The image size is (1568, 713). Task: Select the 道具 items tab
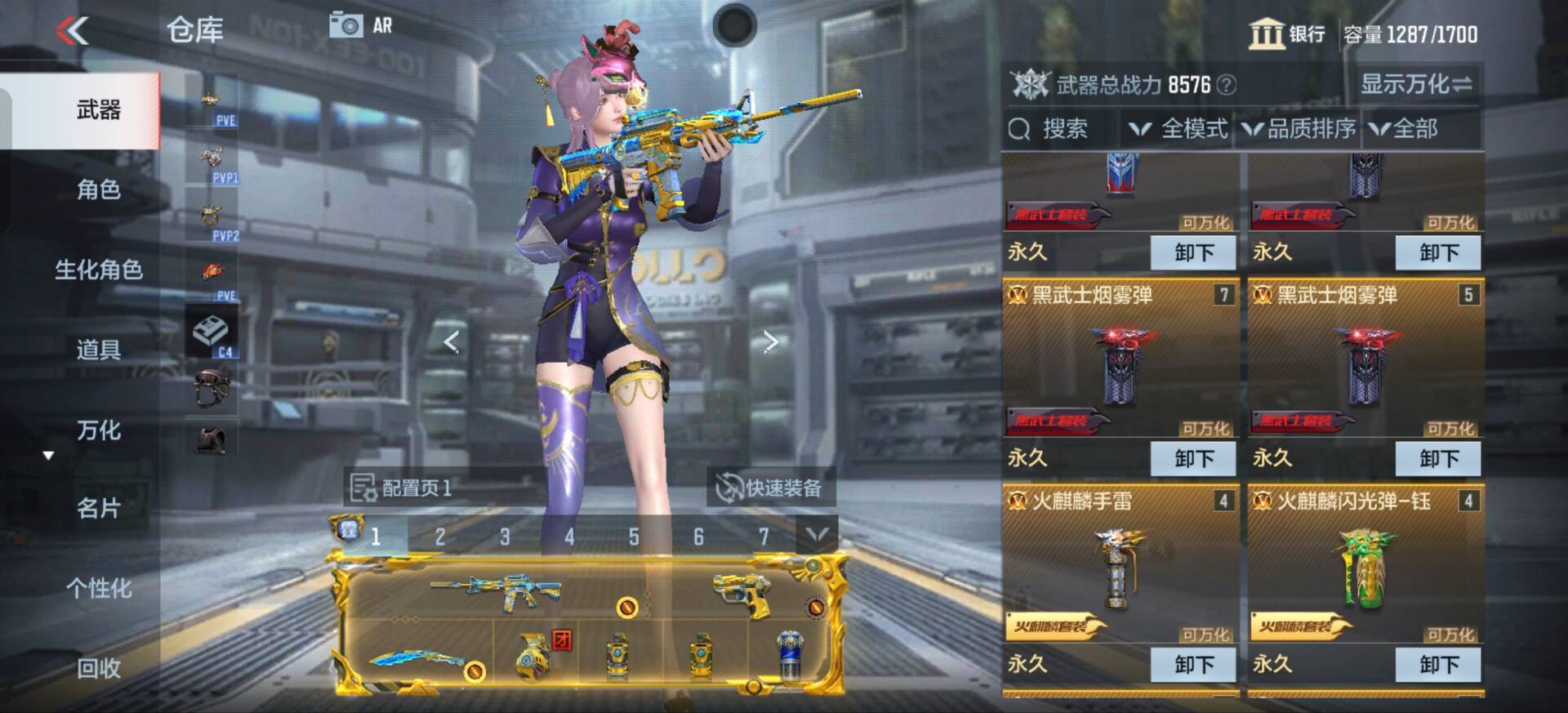pos(98,350)
